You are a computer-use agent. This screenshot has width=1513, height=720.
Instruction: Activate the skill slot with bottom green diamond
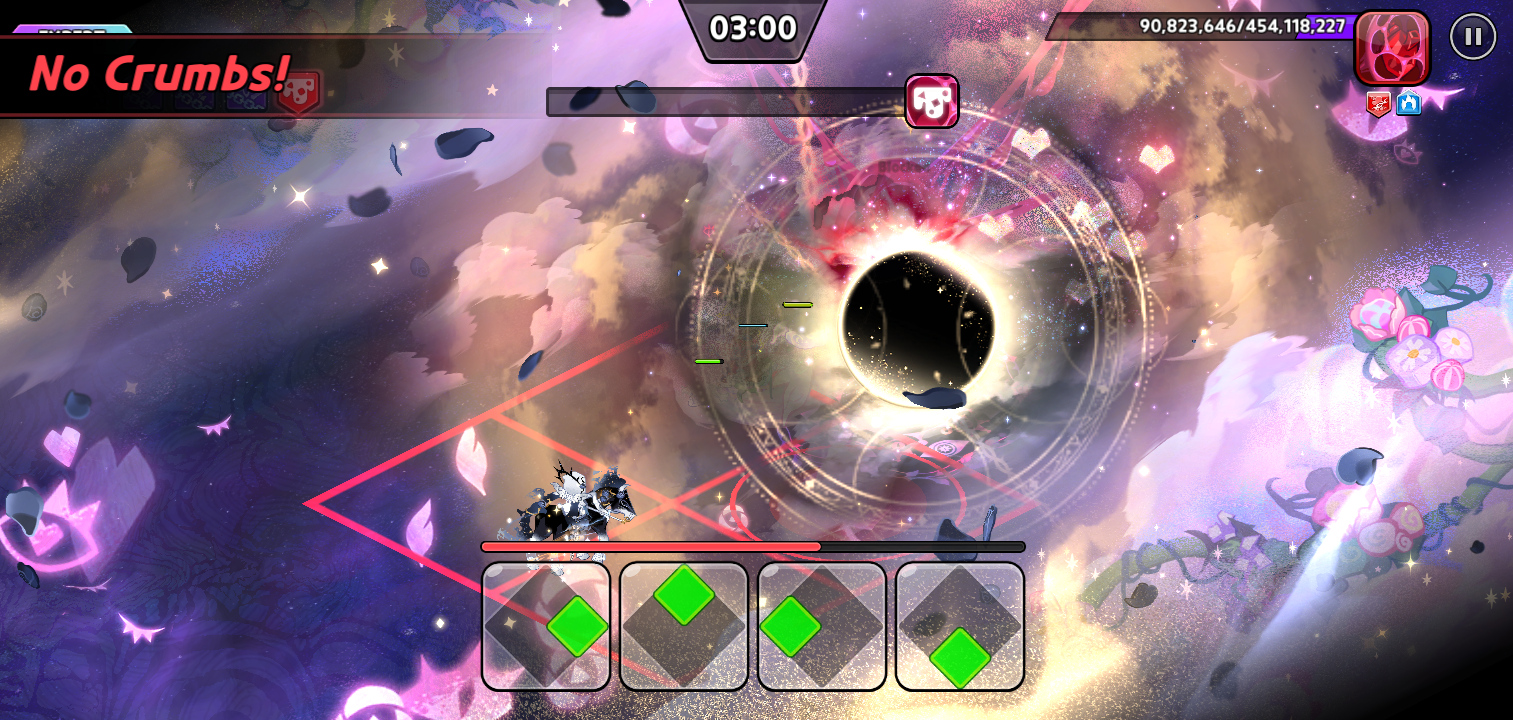[960, 626]
